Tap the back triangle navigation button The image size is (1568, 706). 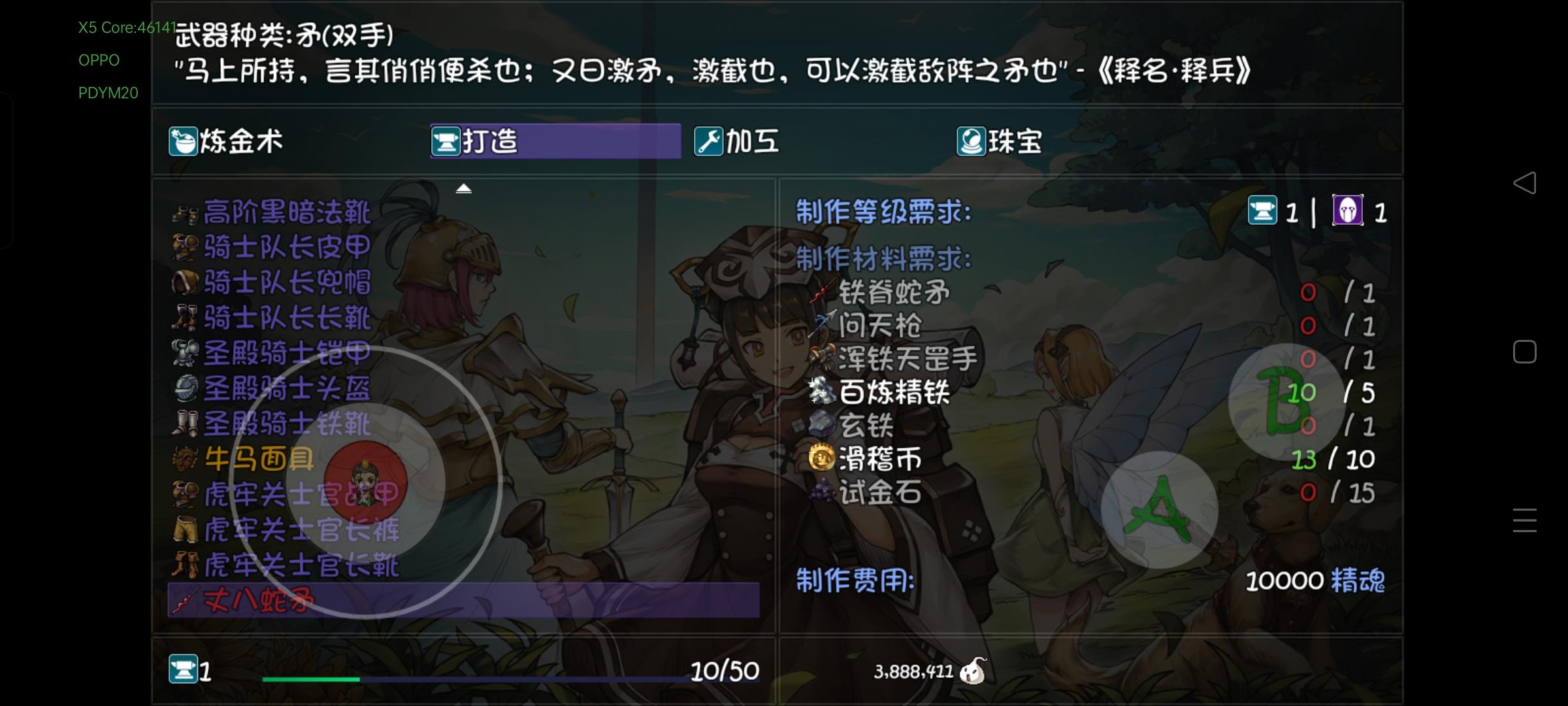[1525, 184]
